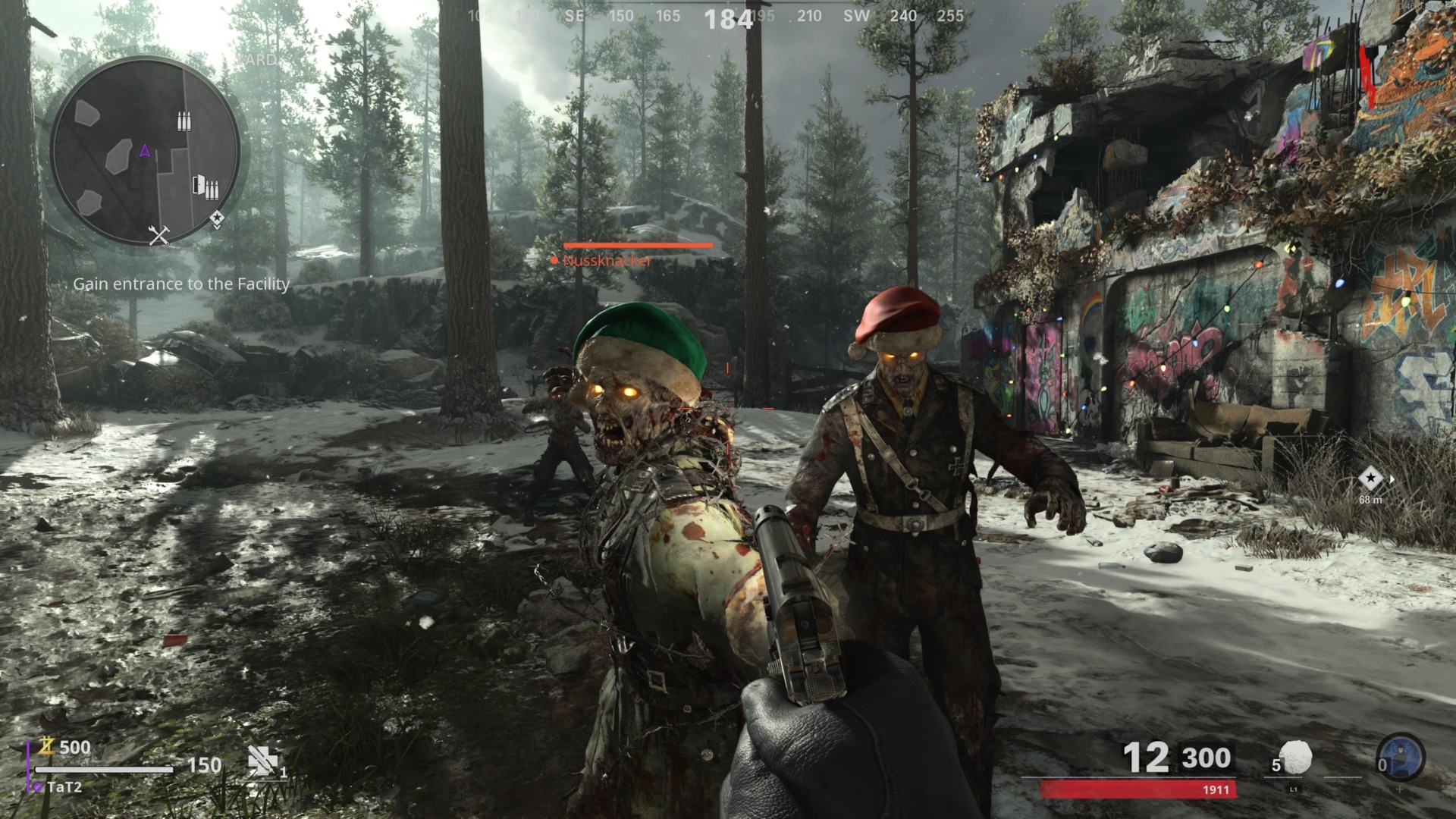This screenshot has width=1456, height=819.
Task: Select the SE compass direction label
Action: [x=574, y=15]
